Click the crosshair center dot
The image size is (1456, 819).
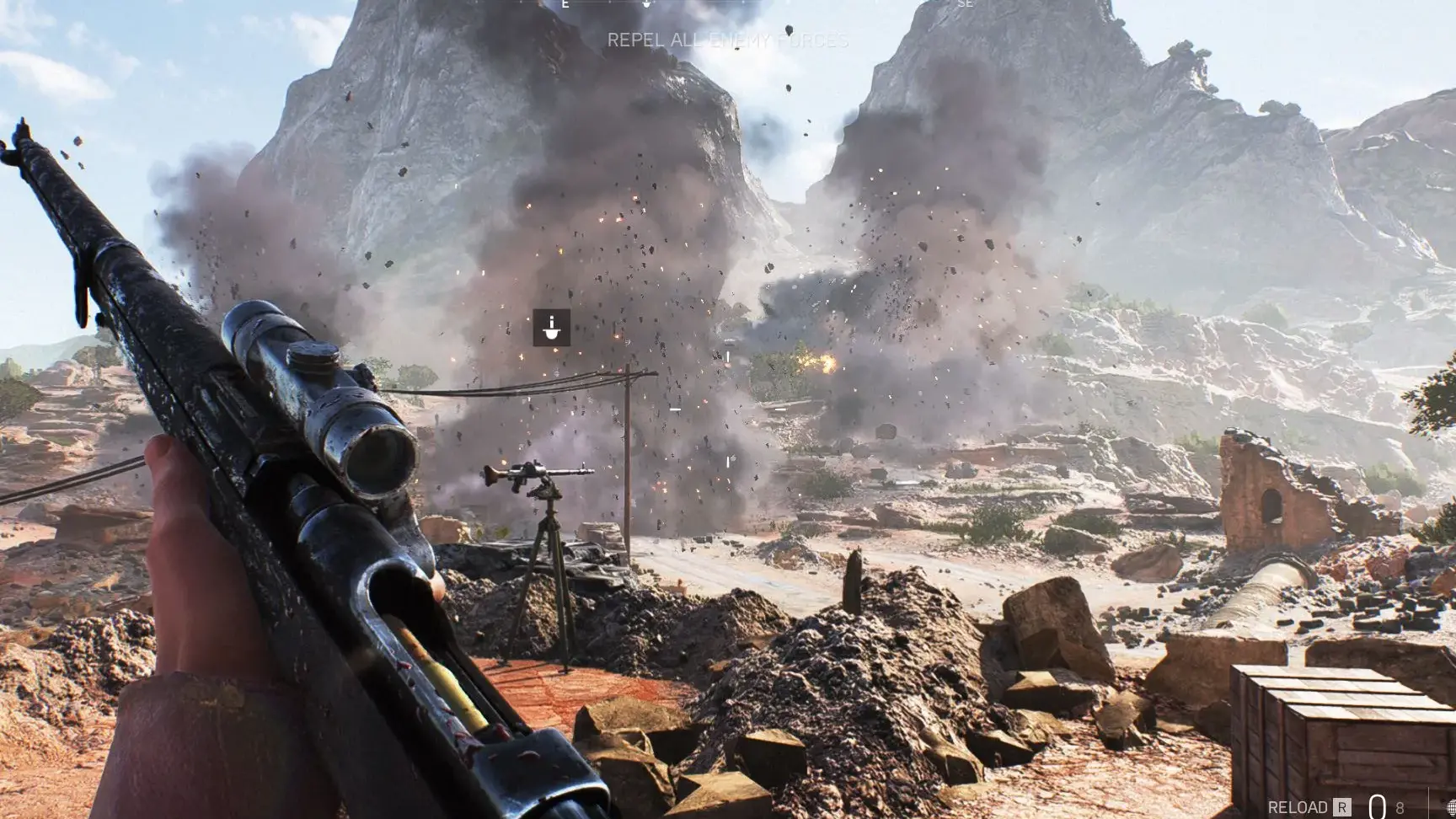click(x=728, y=409)
